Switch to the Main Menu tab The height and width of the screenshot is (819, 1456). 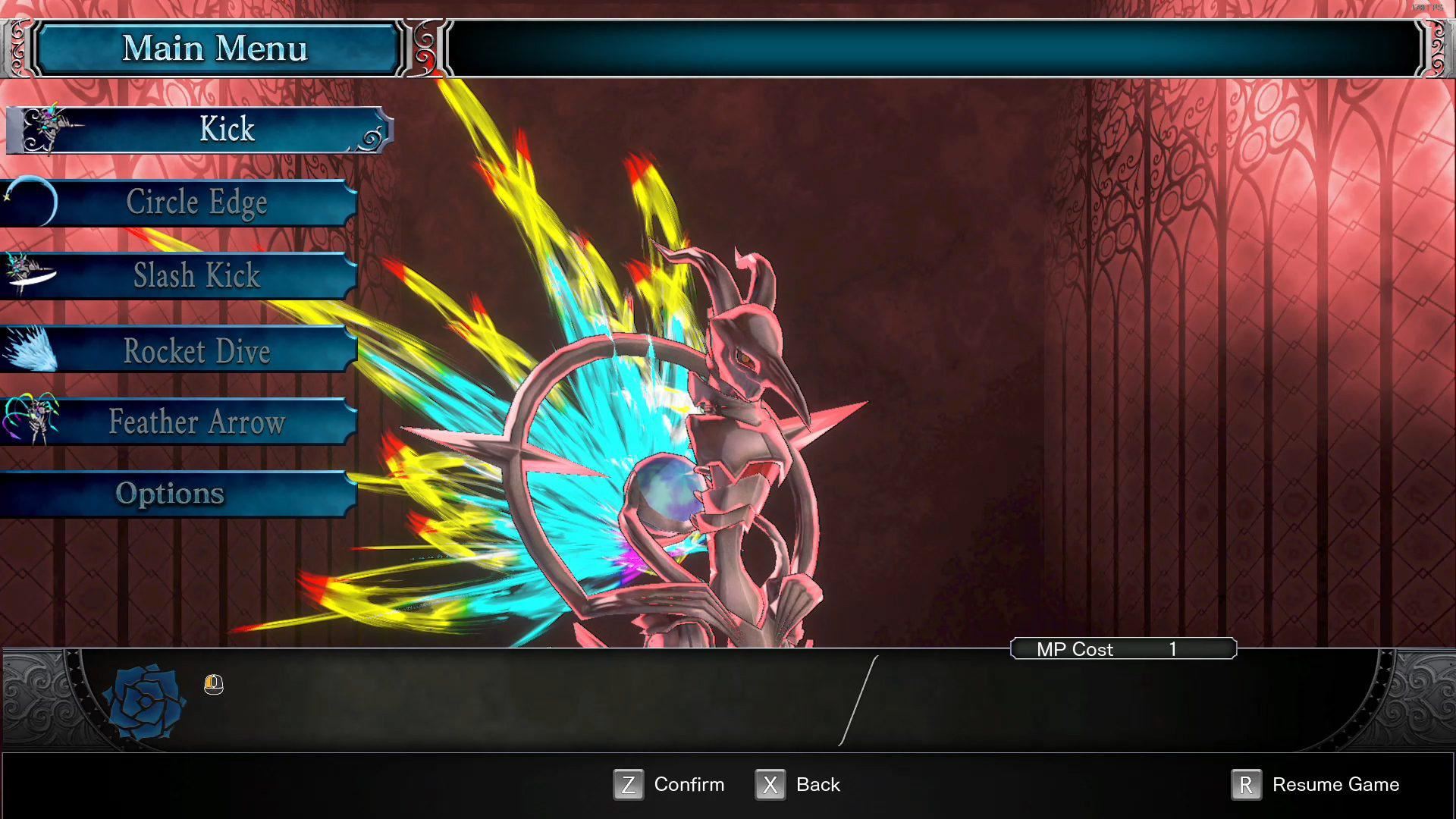pos(217,48)
